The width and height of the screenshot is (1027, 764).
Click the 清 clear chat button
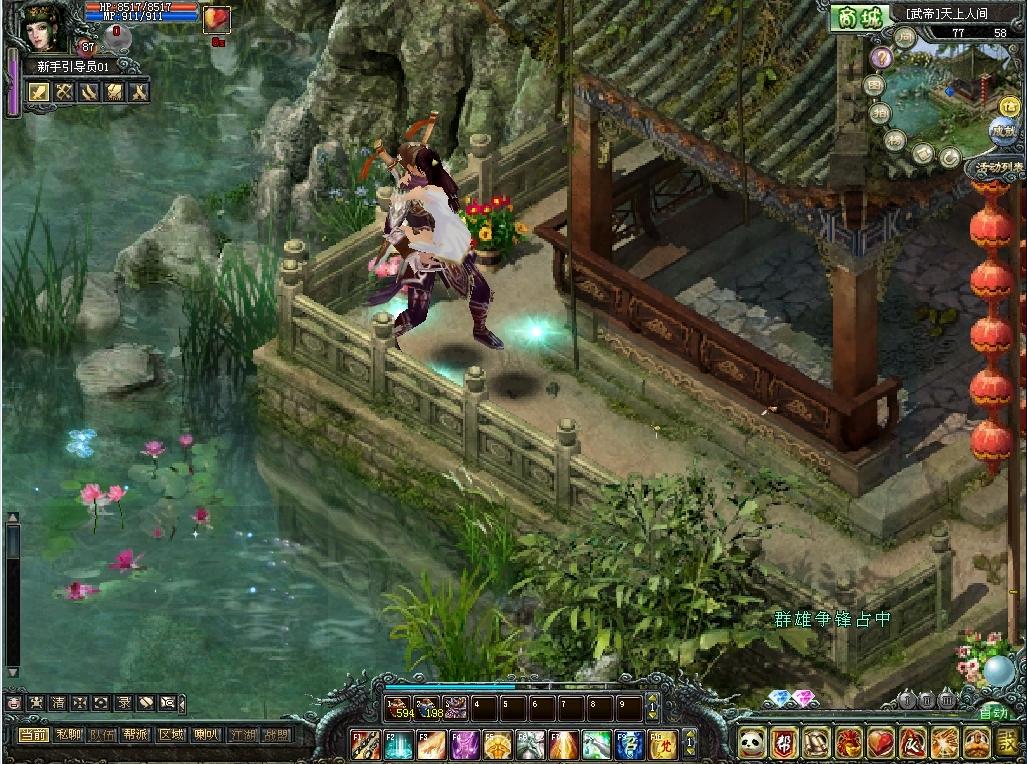[58, 703]
